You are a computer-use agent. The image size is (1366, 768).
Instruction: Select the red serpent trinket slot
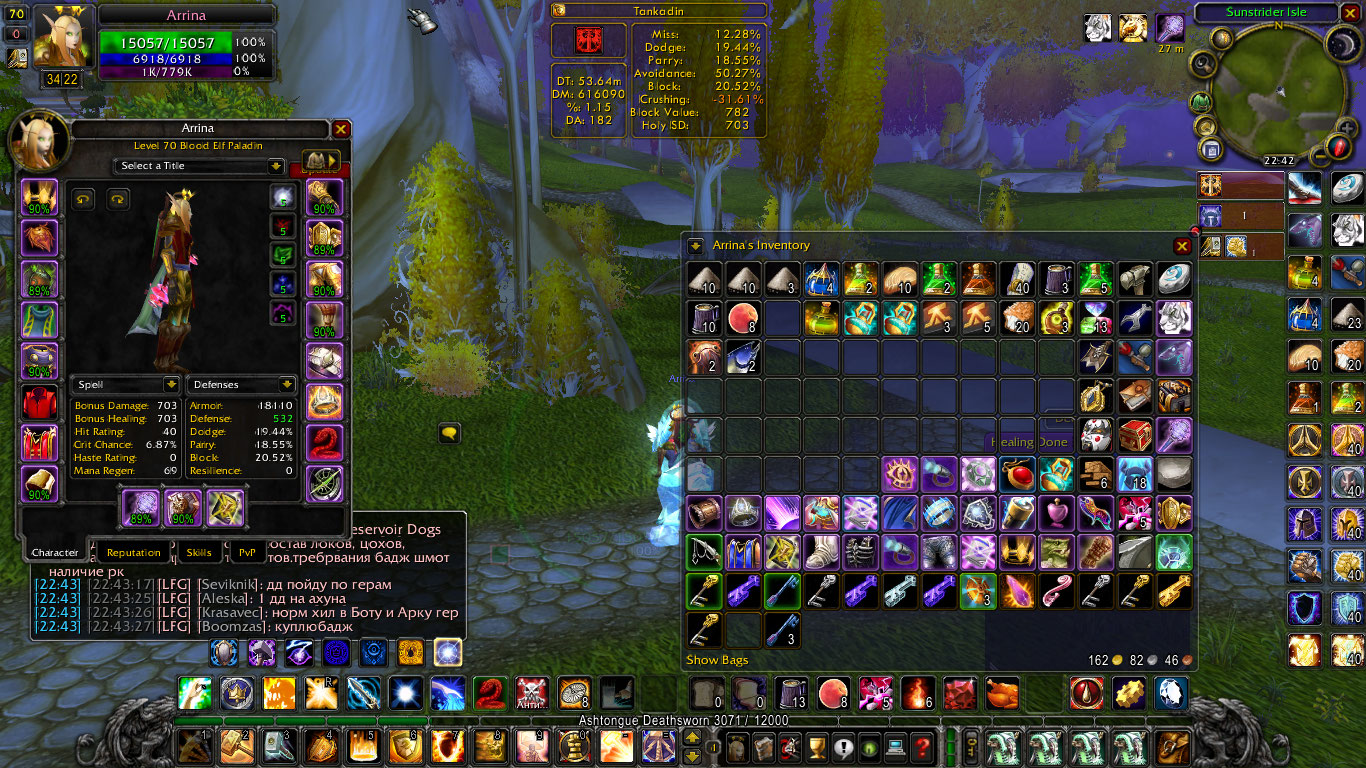325,442
